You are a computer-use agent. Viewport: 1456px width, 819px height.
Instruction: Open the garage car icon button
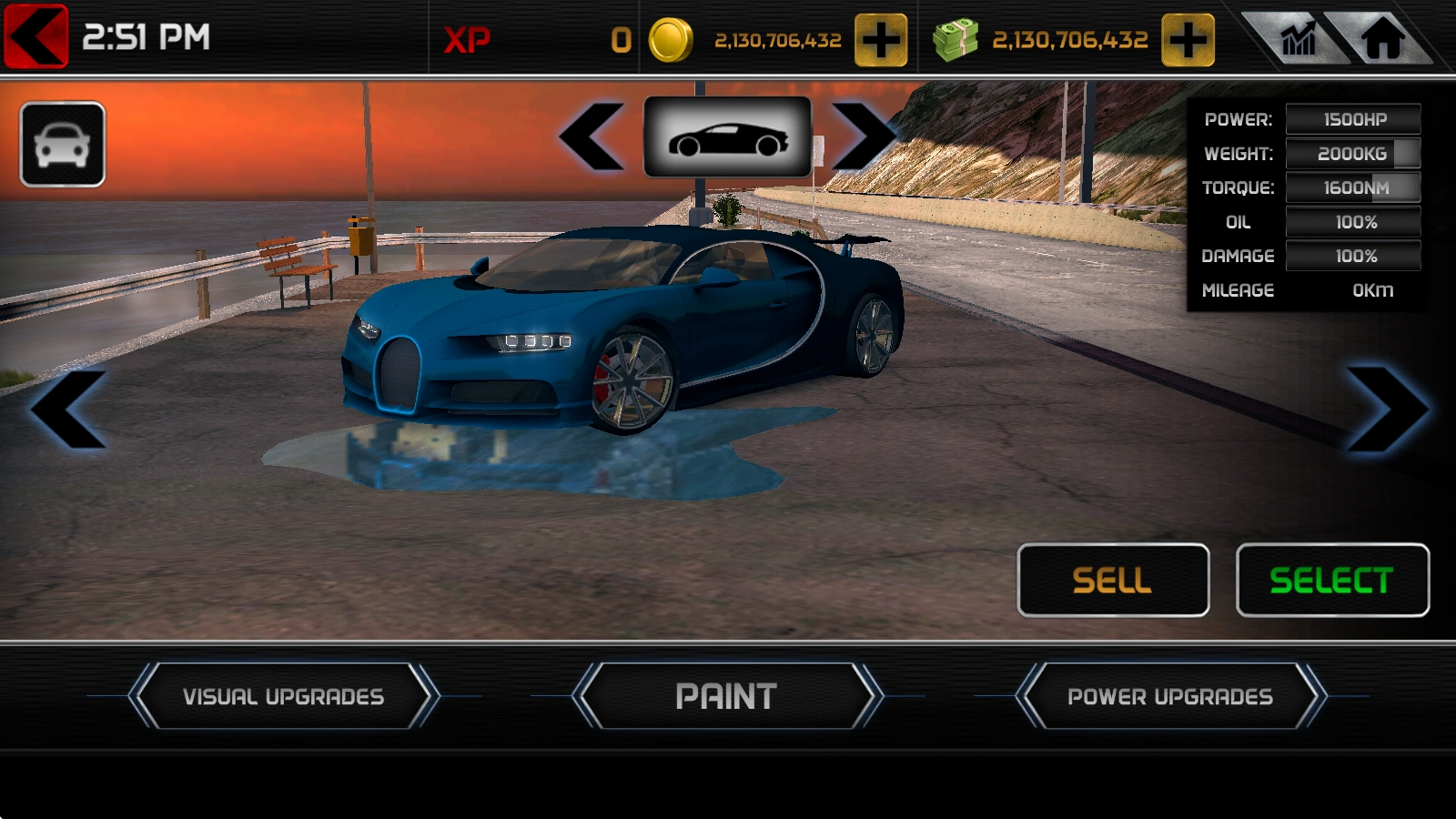(x=62, y=144)
